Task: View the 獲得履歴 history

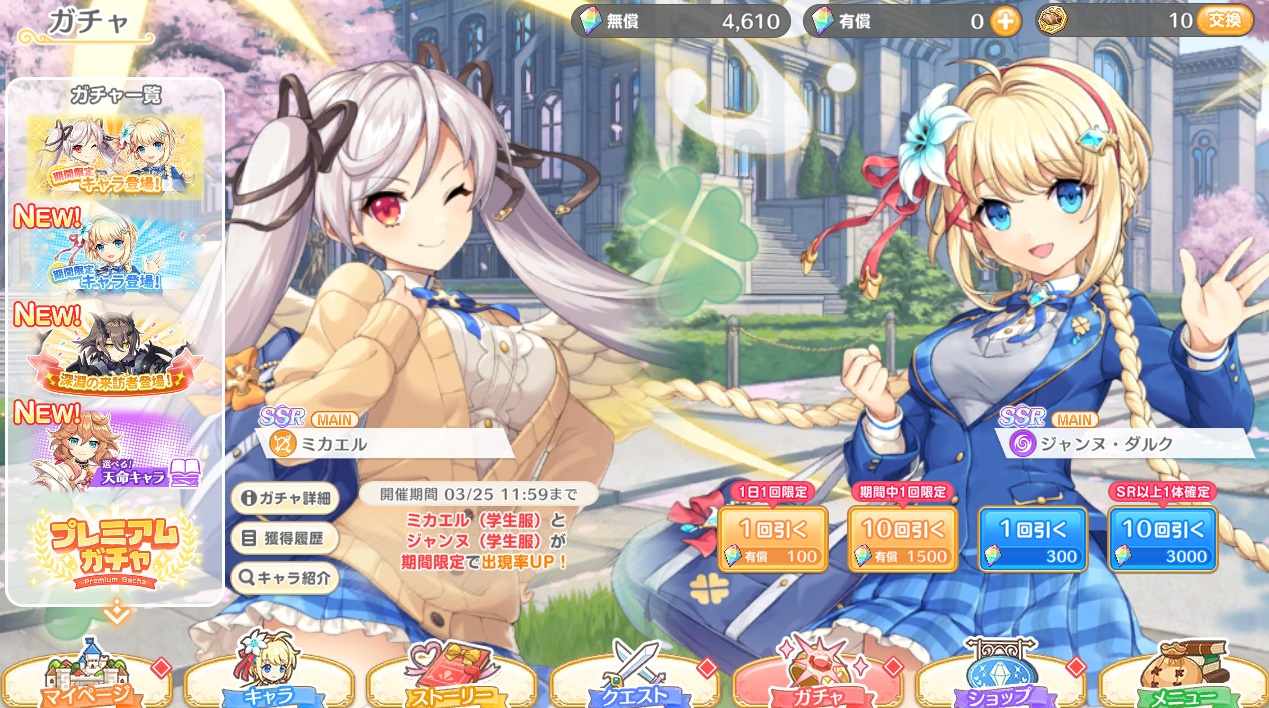Action: click(284, 538)
